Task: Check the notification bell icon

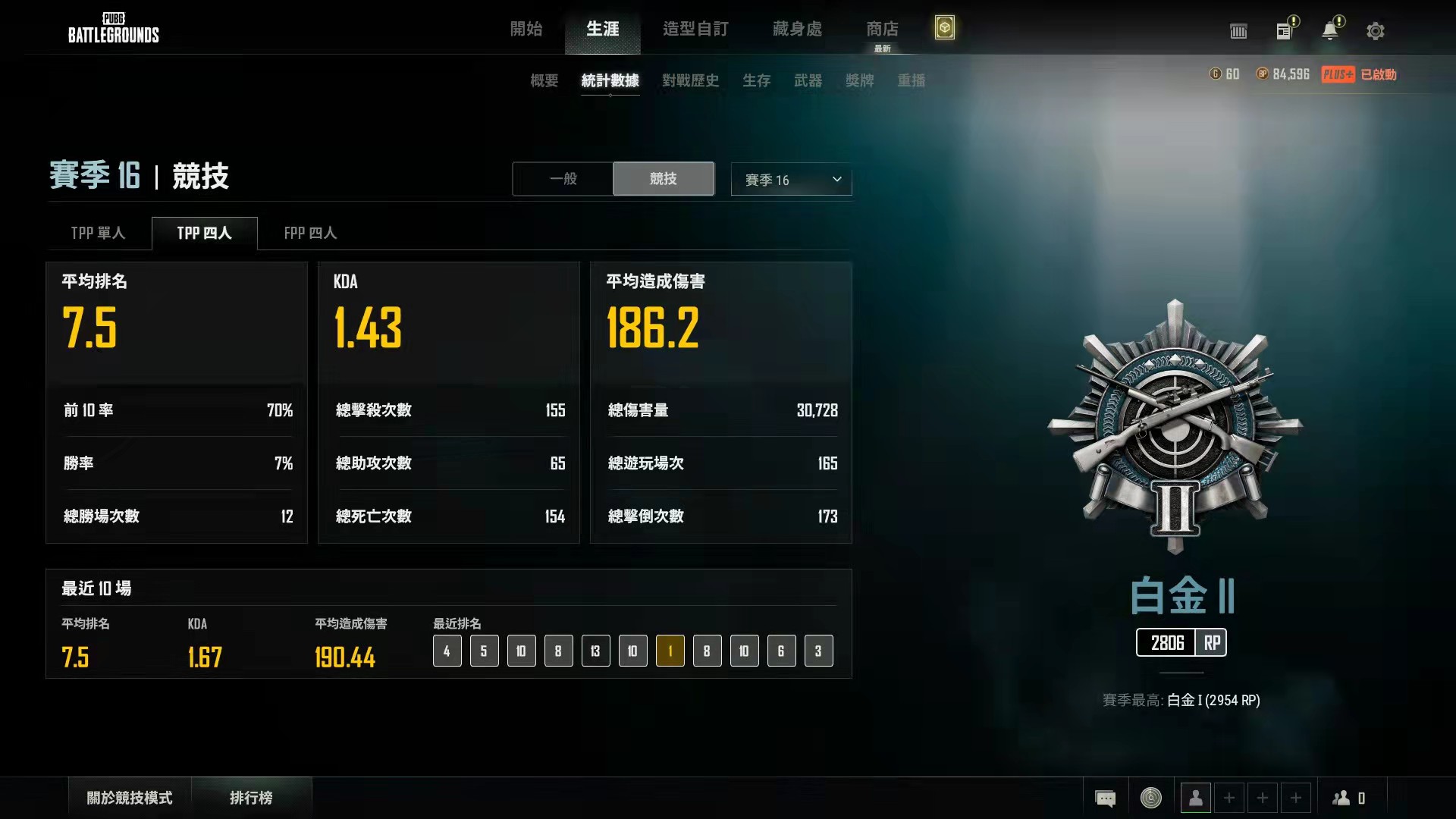Action: pyautogui.click(x=1329, y=31)
